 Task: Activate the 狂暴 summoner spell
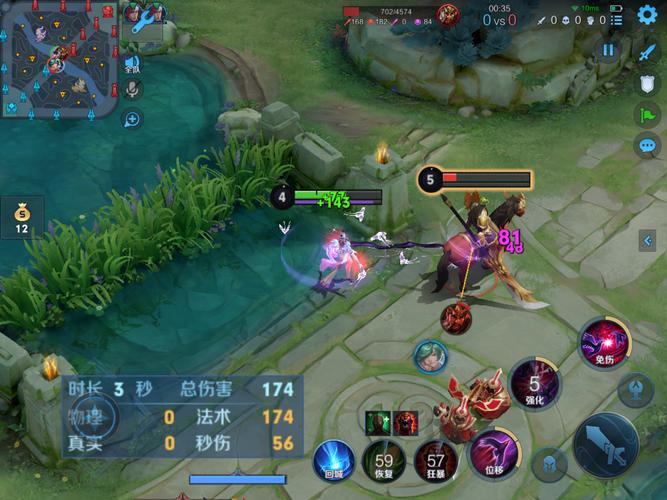[x=435, y=461]
